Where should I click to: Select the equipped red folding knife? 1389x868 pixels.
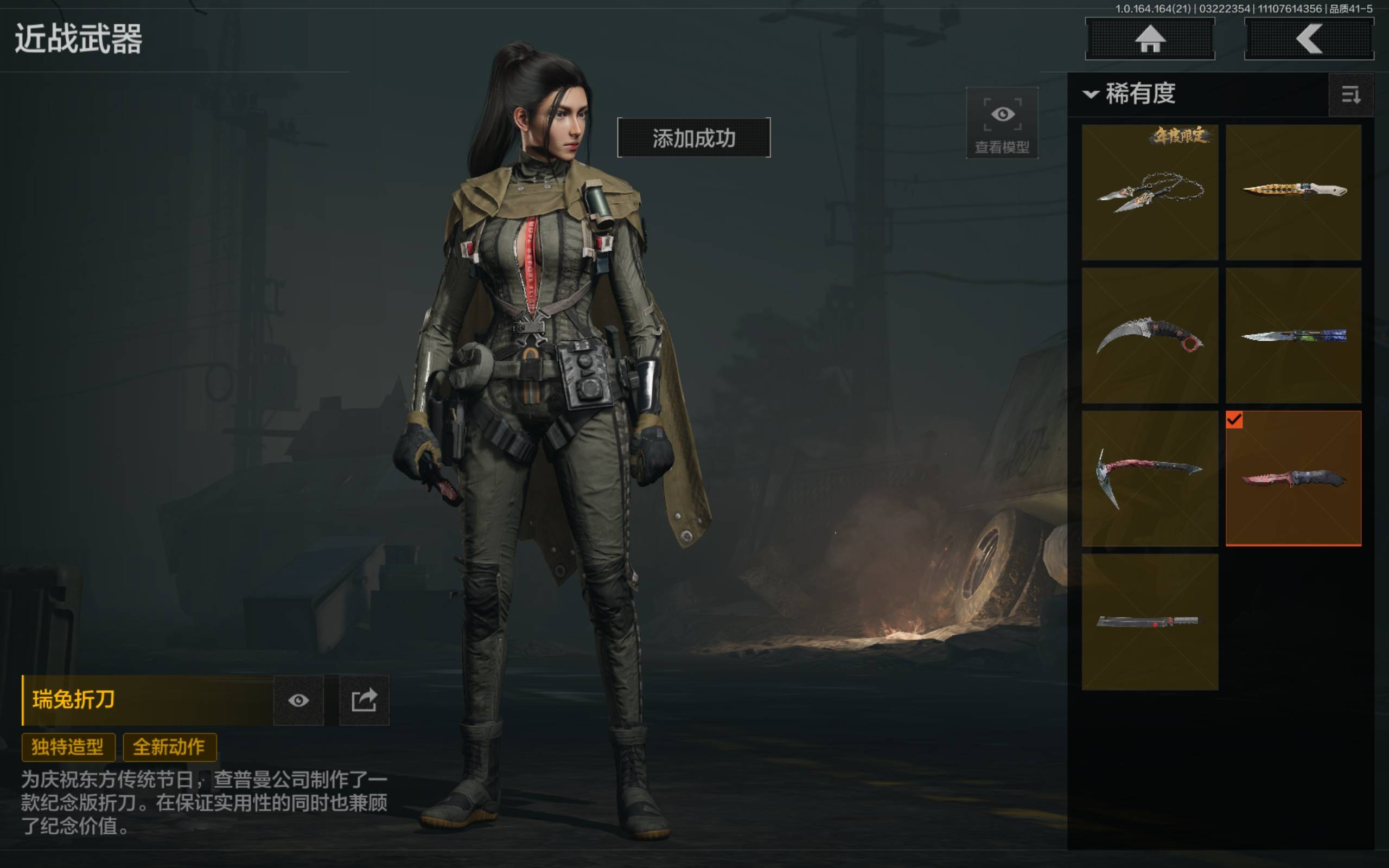pos(1293,477)
